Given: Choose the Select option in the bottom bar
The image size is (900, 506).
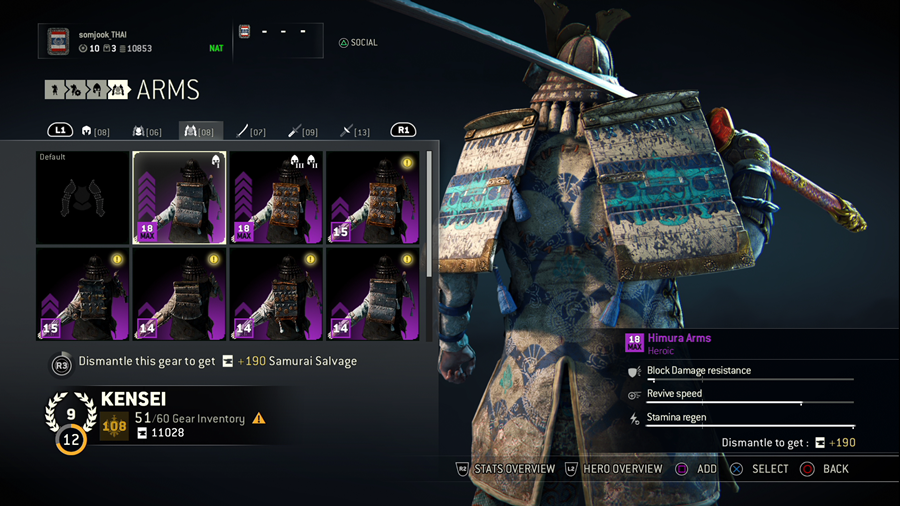Looking at the screenshot, I should tap(760, 469).
